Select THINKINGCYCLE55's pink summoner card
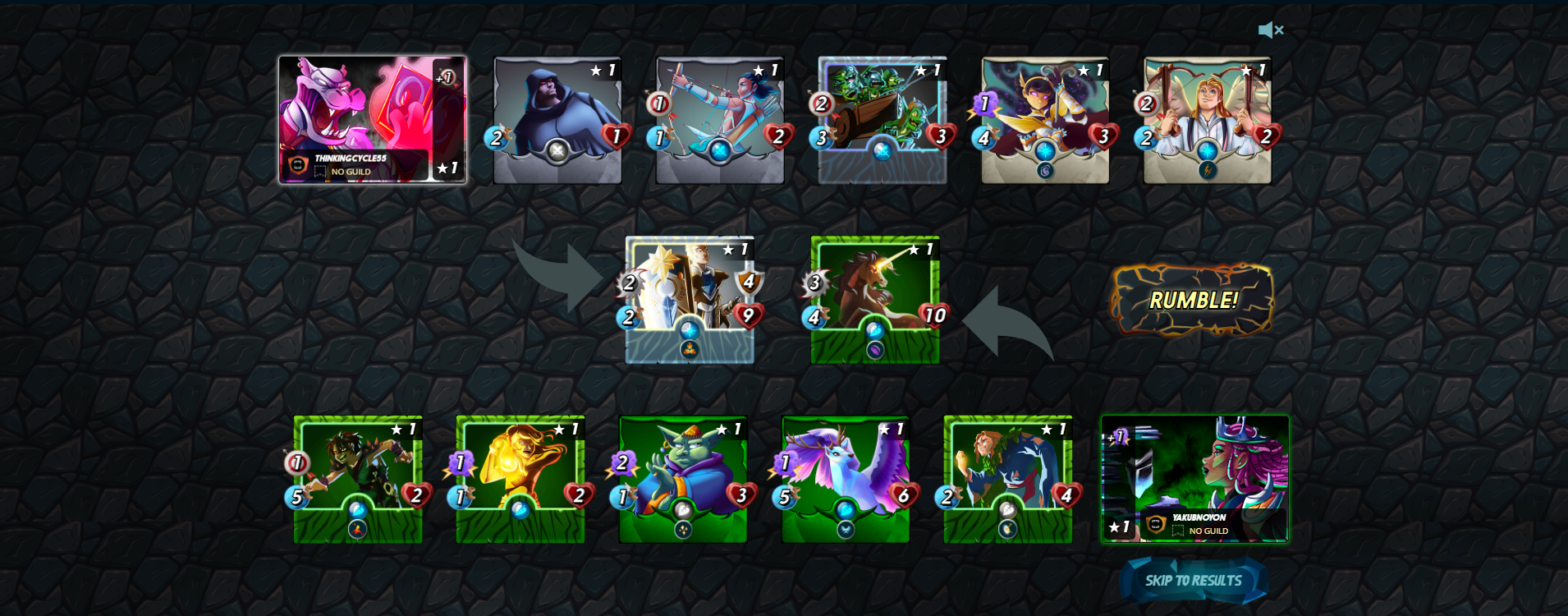1568x616 pixels. (x=372, y=119)
